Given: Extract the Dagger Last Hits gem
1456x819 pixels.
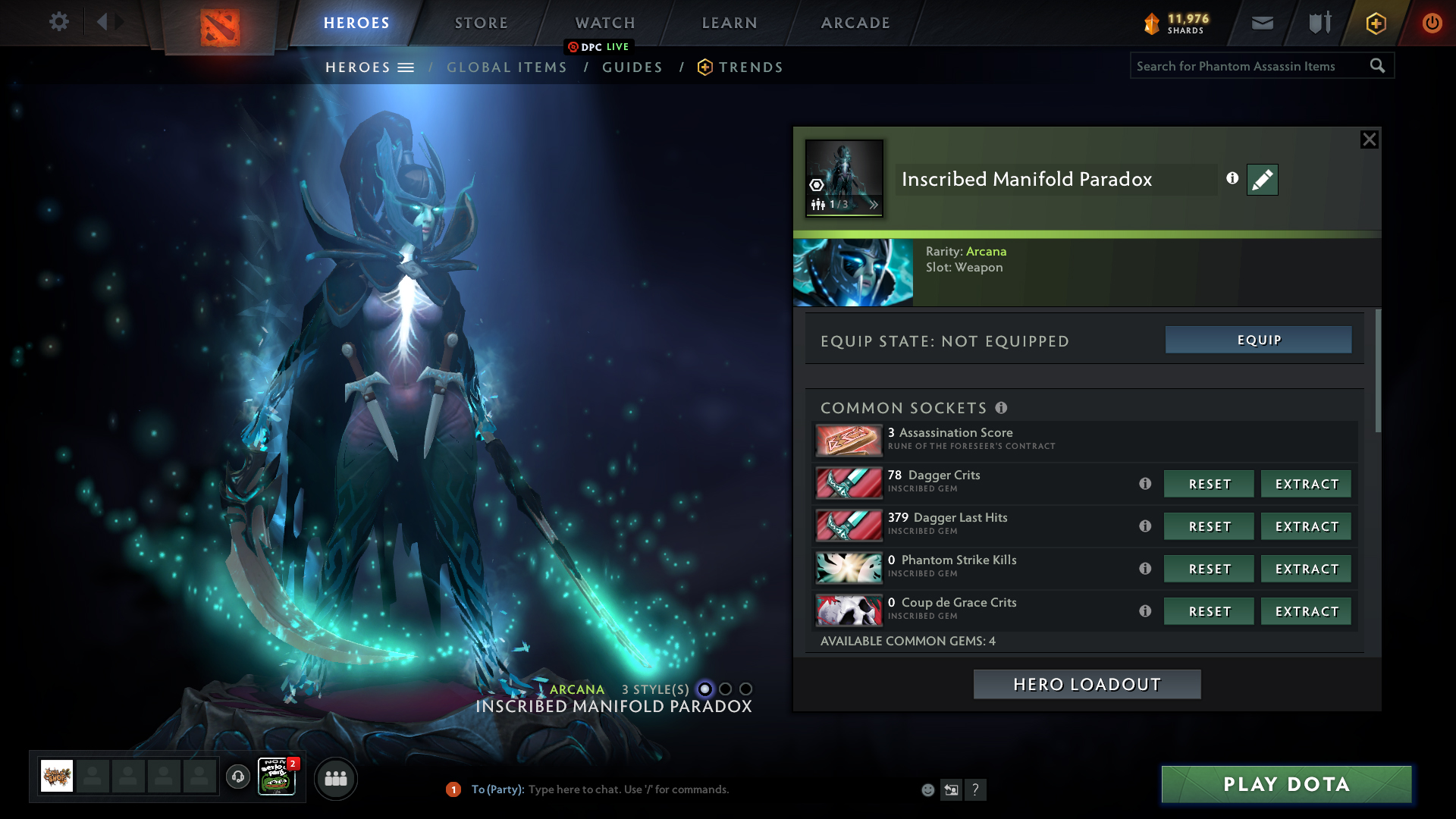Looking at the screenshot, I should pos(1306,526).
